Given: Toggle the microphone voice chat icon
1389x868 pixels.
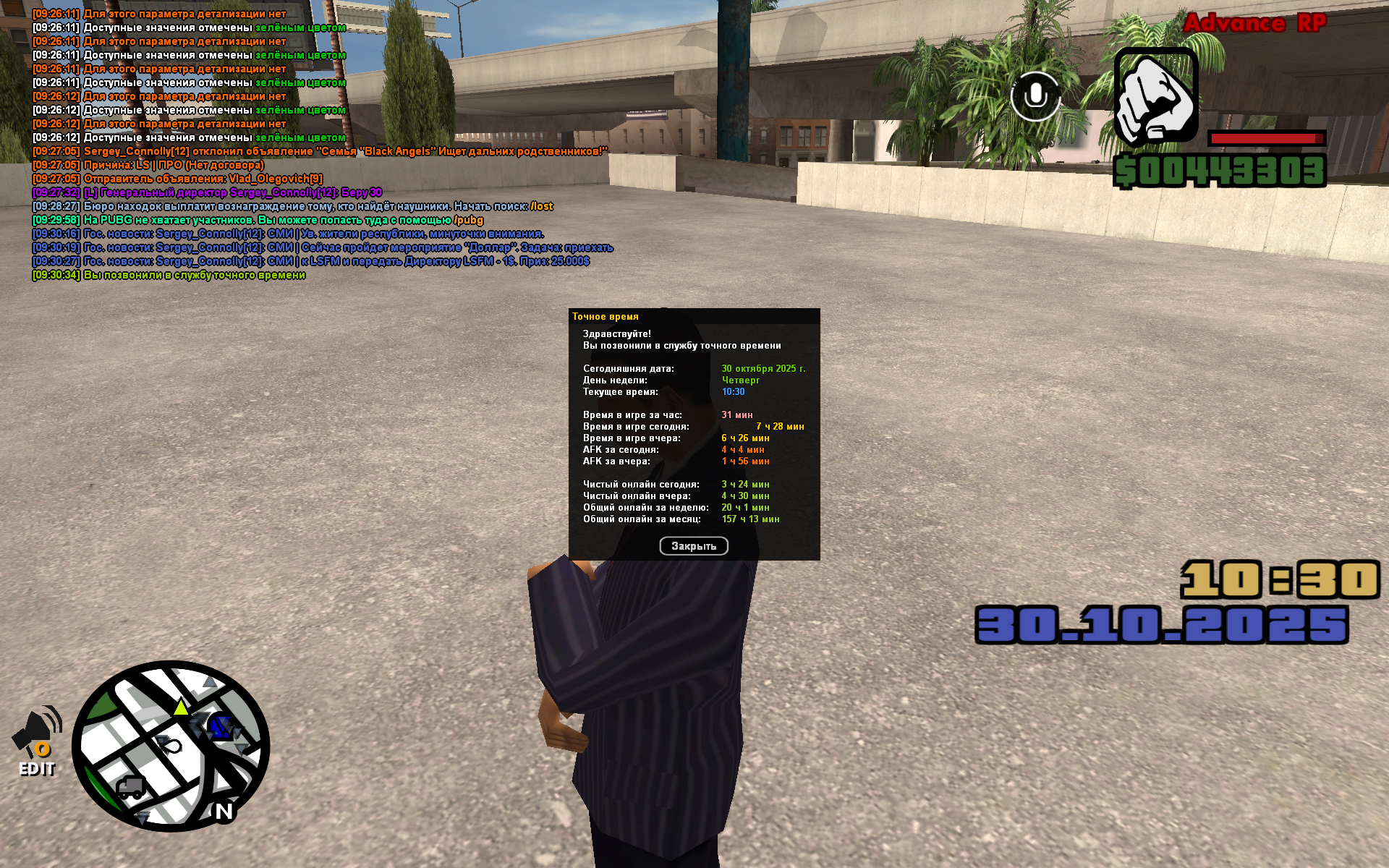Looking at the screenshot, I should 1035,96.
